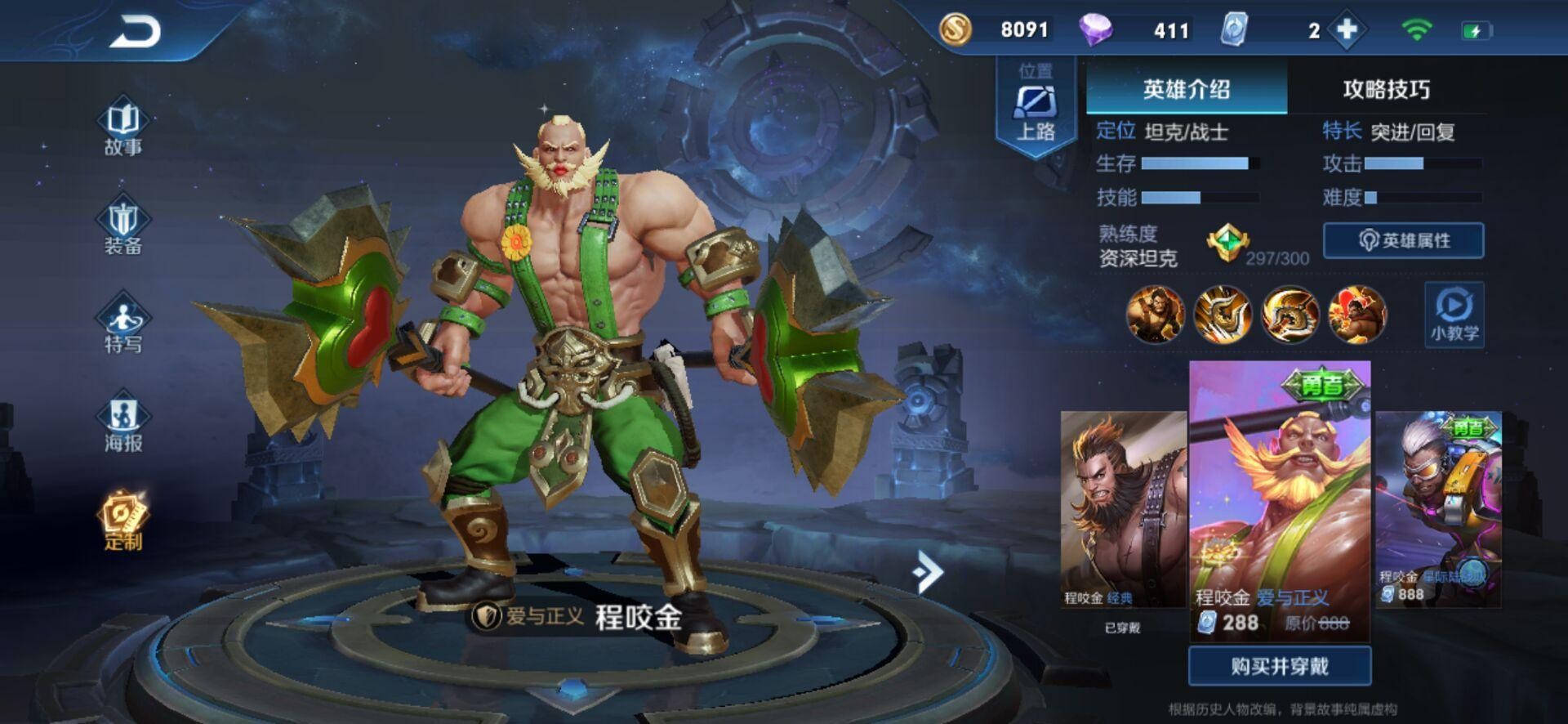
Task: Open the 特写 close-up view
Action: click(x=123, y=324)
